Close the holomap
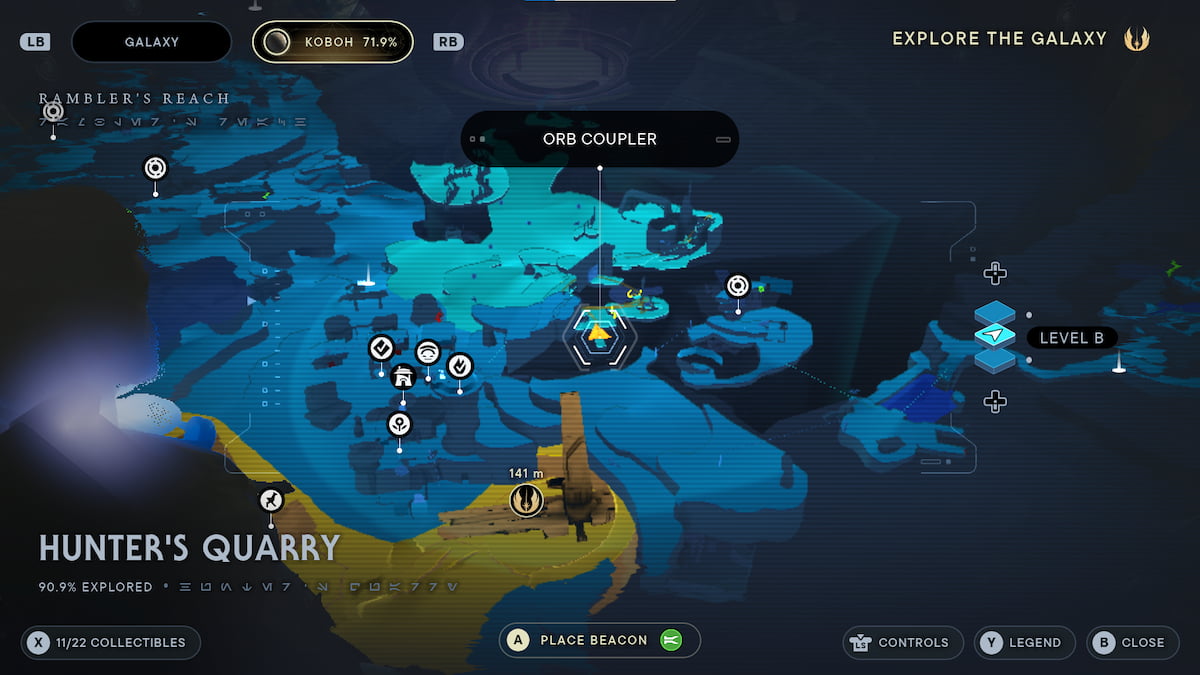Viewport: 1200px width, 675px height. coord(1132,642)
